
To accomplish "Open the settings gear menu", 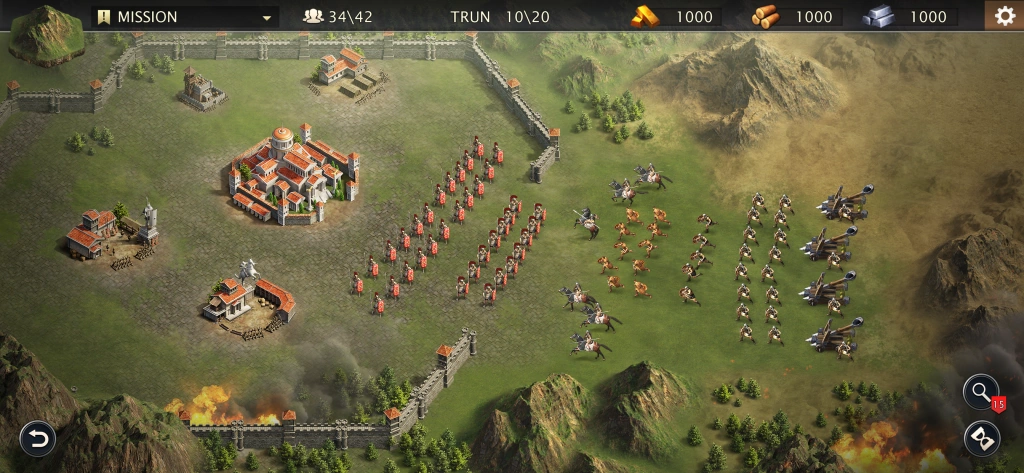I will [x=1001, y=16].
